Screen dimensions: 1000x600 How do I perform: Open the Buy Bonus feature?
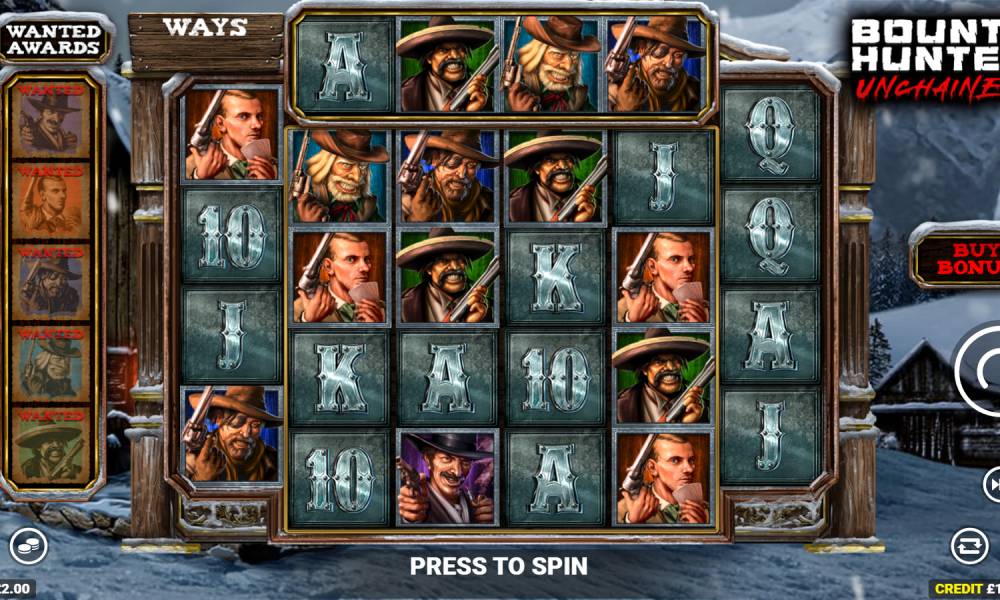[957, 256]
